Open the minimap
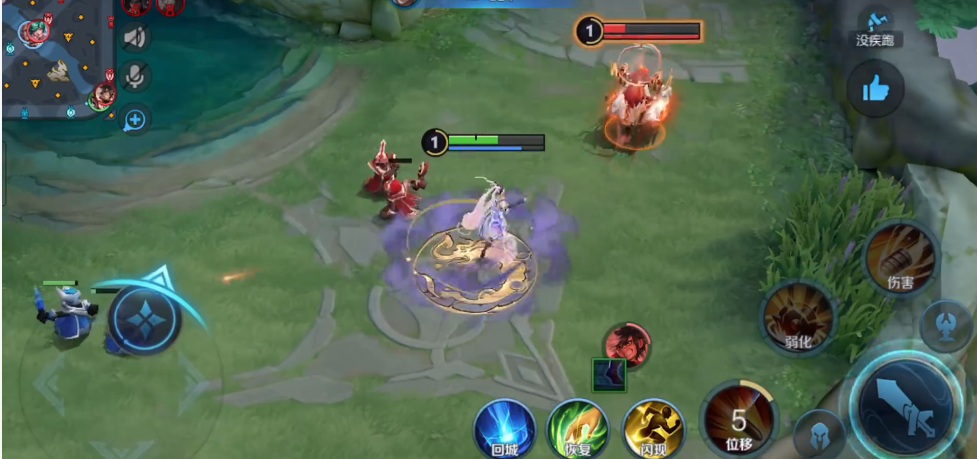 [x=55, y=58]
